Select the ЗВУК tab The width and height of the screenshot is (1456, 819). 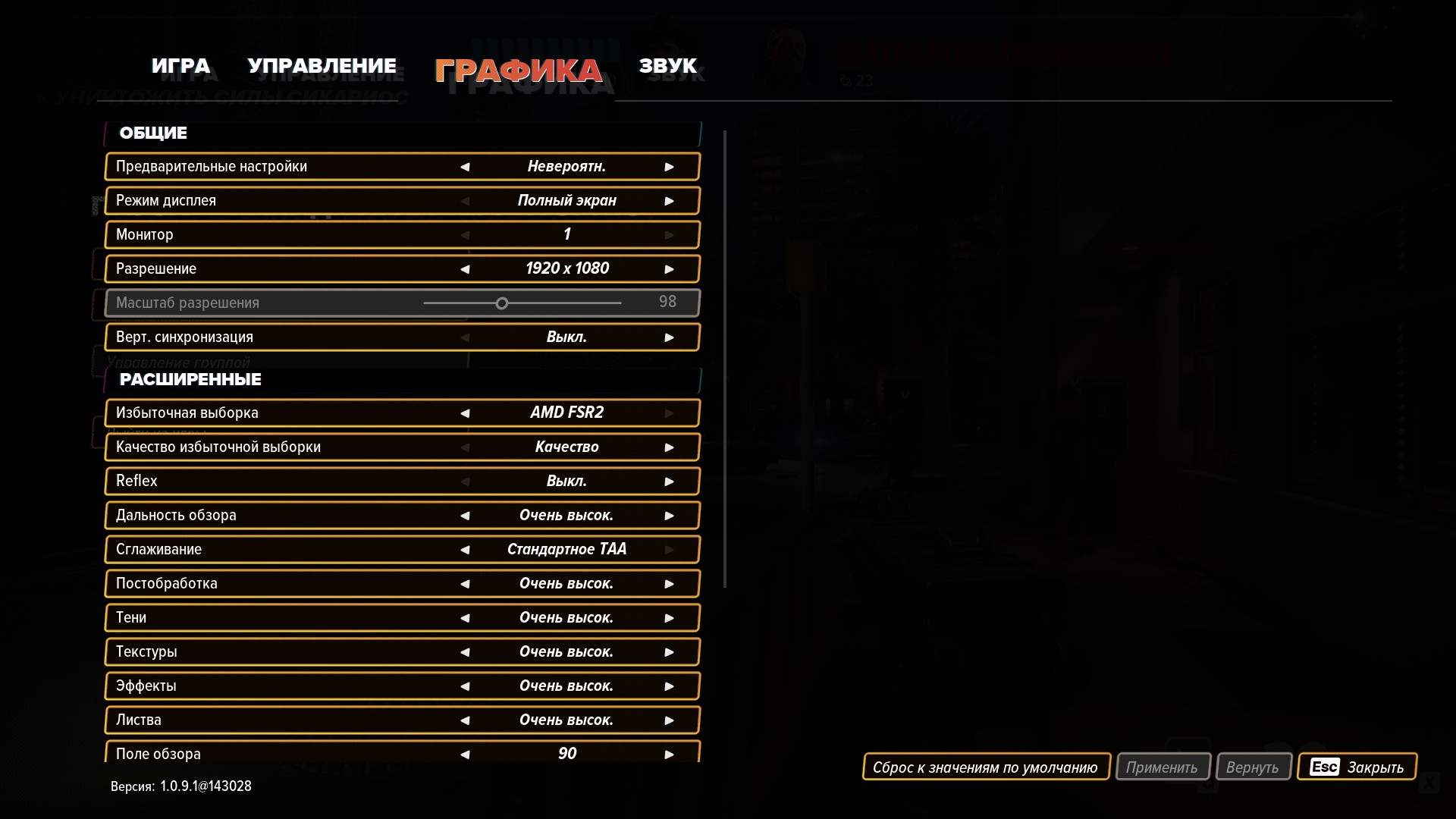coord(667,67)
